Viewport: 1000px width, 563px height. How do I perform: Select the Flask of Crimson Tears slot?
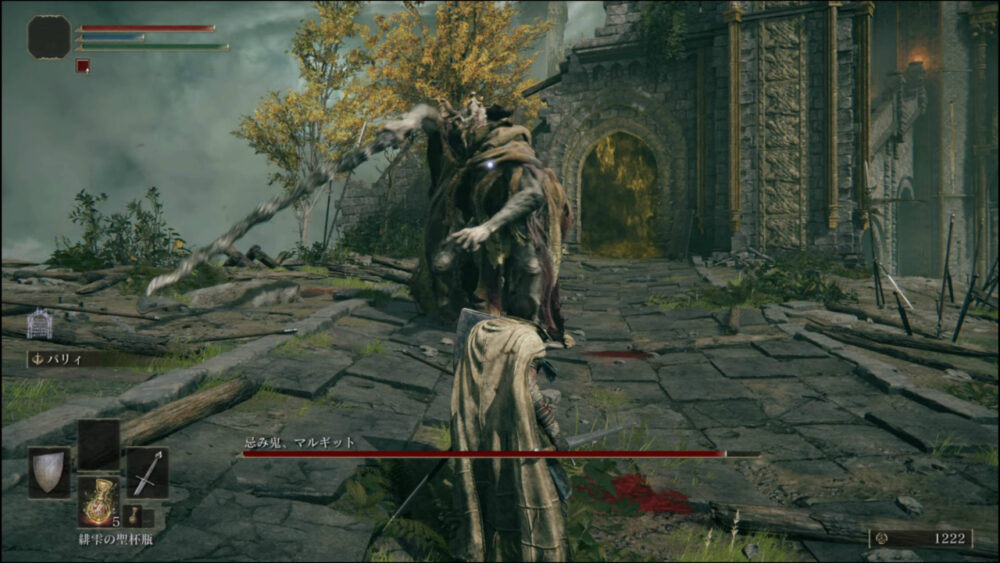click(98, 502)
